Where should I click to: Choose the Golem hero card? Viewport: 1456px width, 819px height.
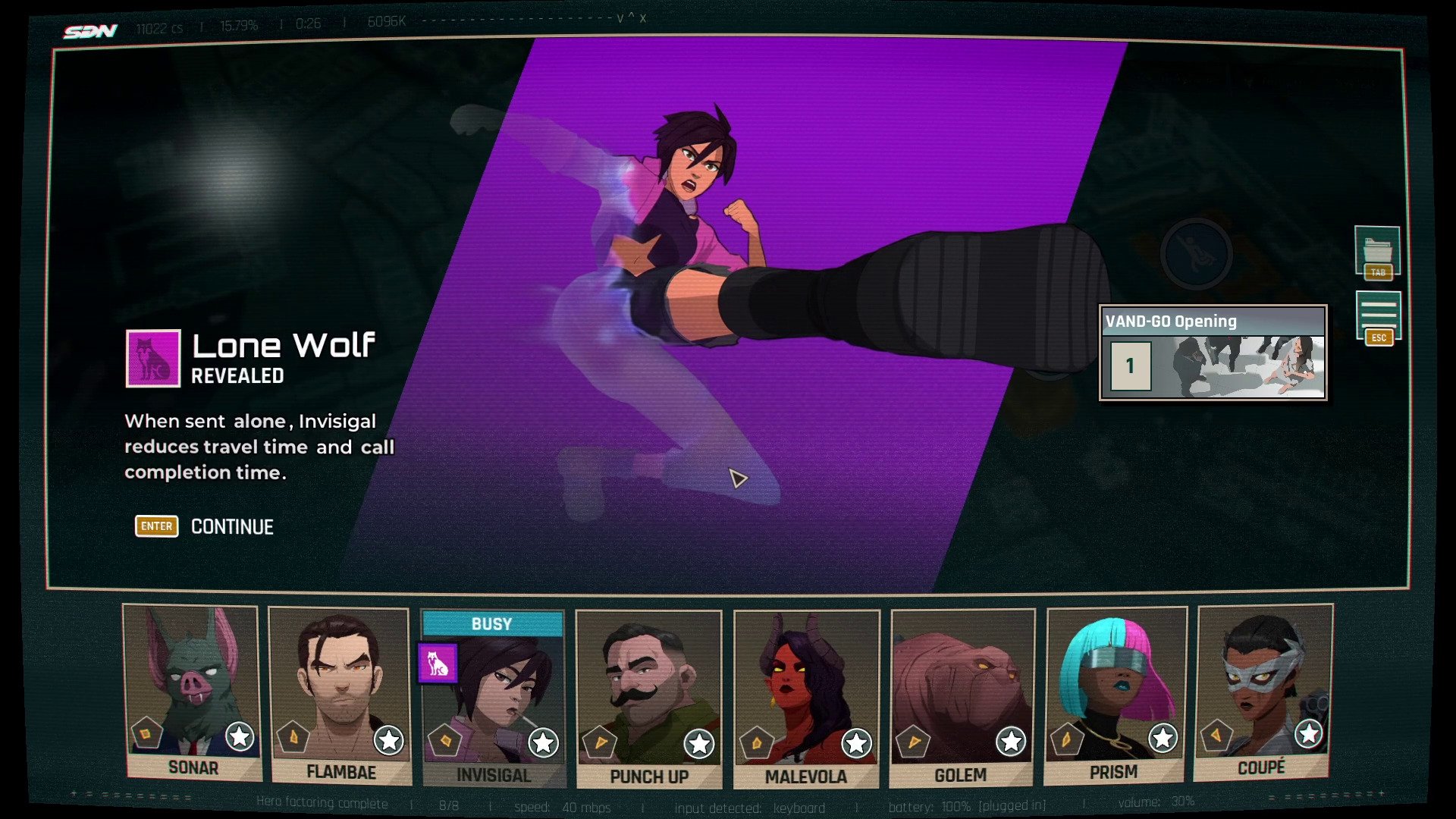click(x=962, y=698)
